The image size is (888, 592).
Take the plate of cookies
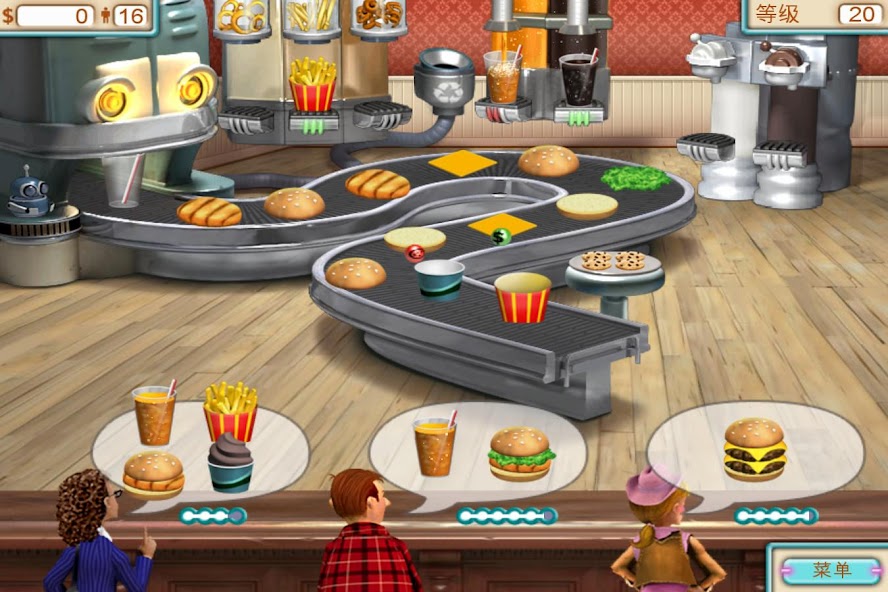tap(613, 262)
